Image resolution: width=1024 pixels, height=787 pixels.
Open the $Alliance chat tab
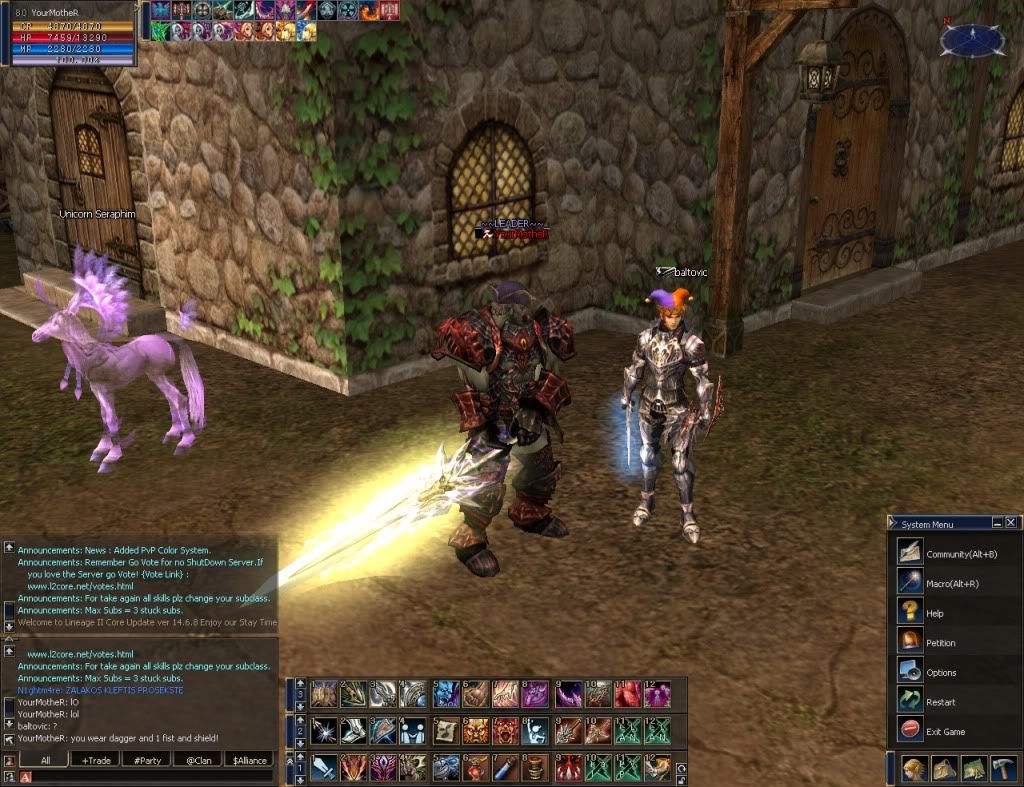pyautogui.click(x=250, y=760)
